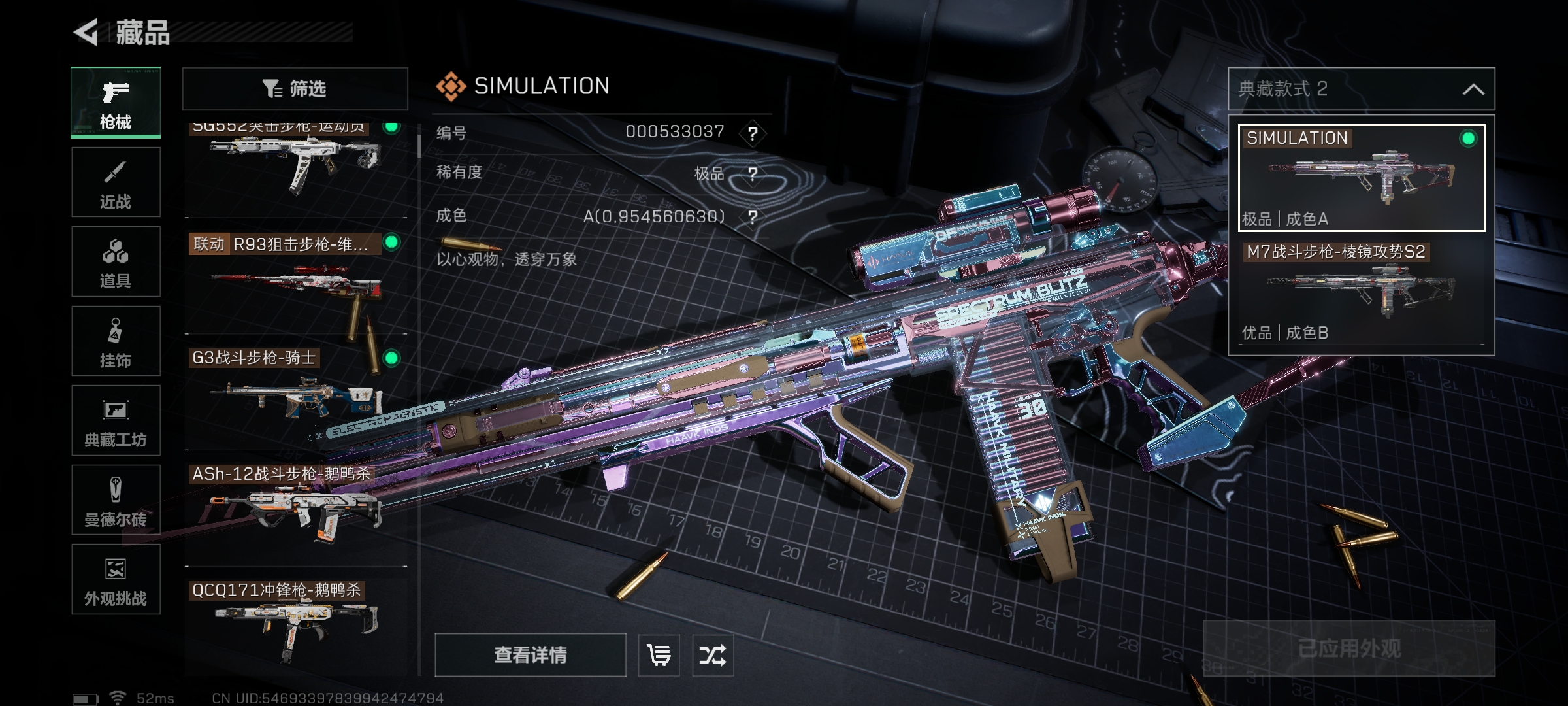Open the 典藏工坊 workshop tab
This screenshot has height=706, width=1568.
pos(116,420)
